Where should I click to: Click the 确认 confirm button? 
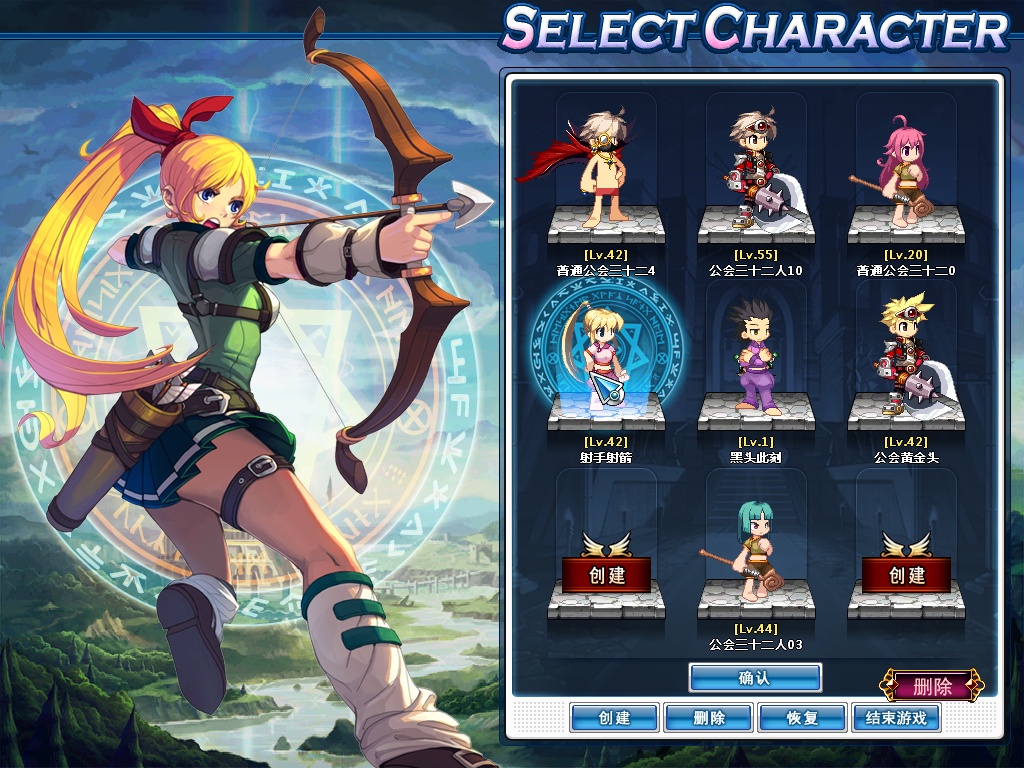755,677
